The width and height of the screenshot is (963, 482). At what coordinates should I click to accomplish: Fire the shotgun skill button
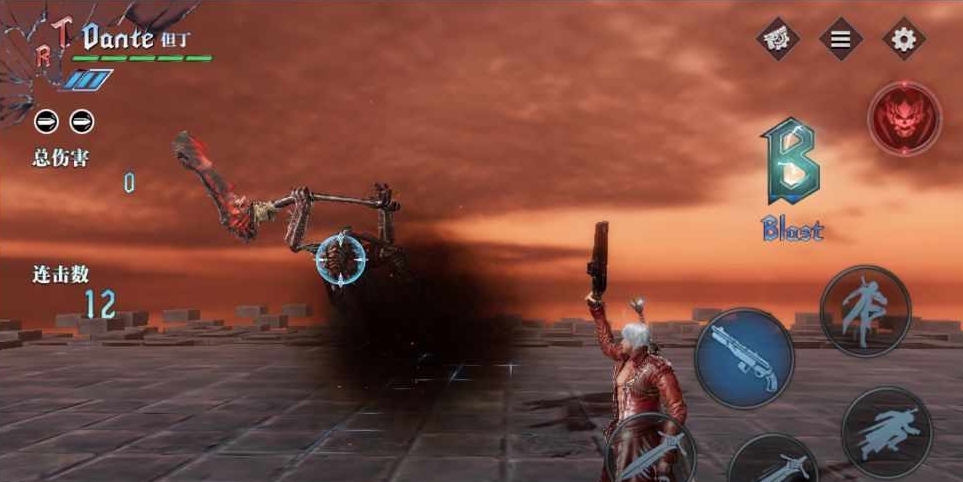tap(744, 358)
